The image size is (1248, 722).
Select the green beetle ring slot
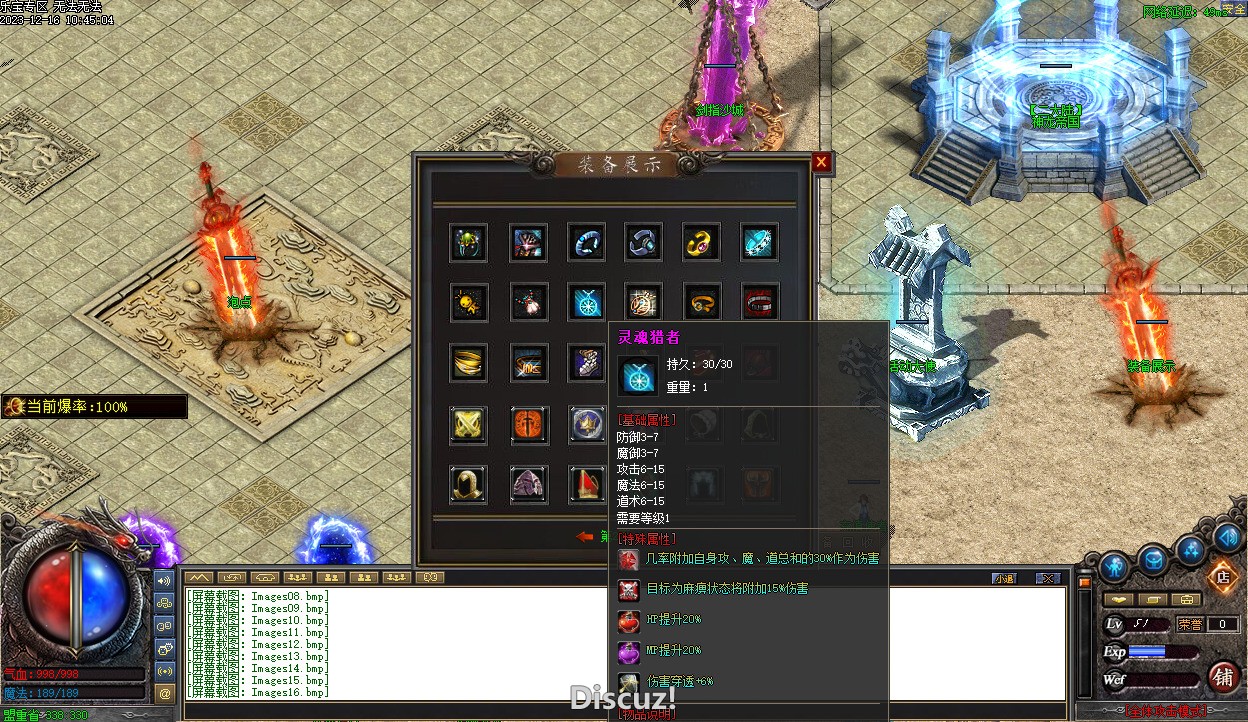point(468,243)
